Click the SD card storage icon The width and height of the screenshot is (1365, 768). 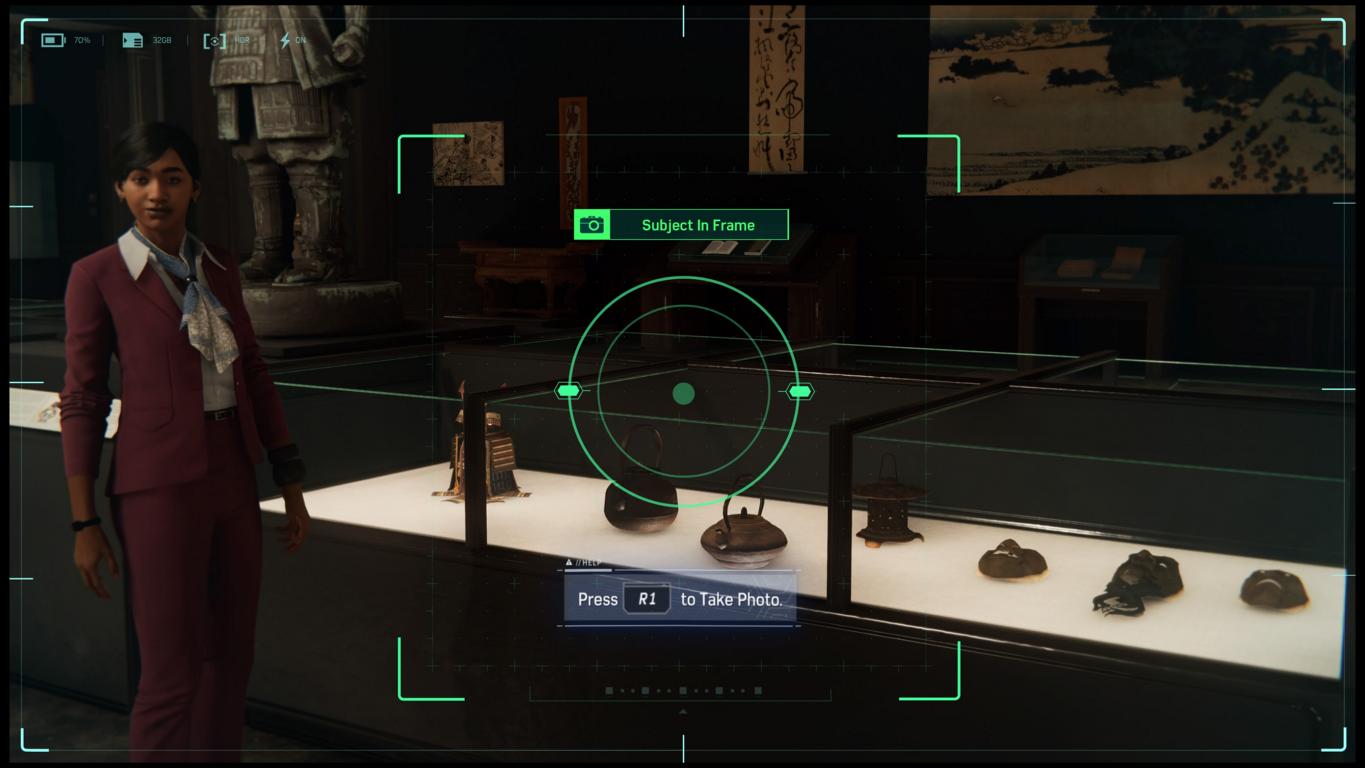132,40
